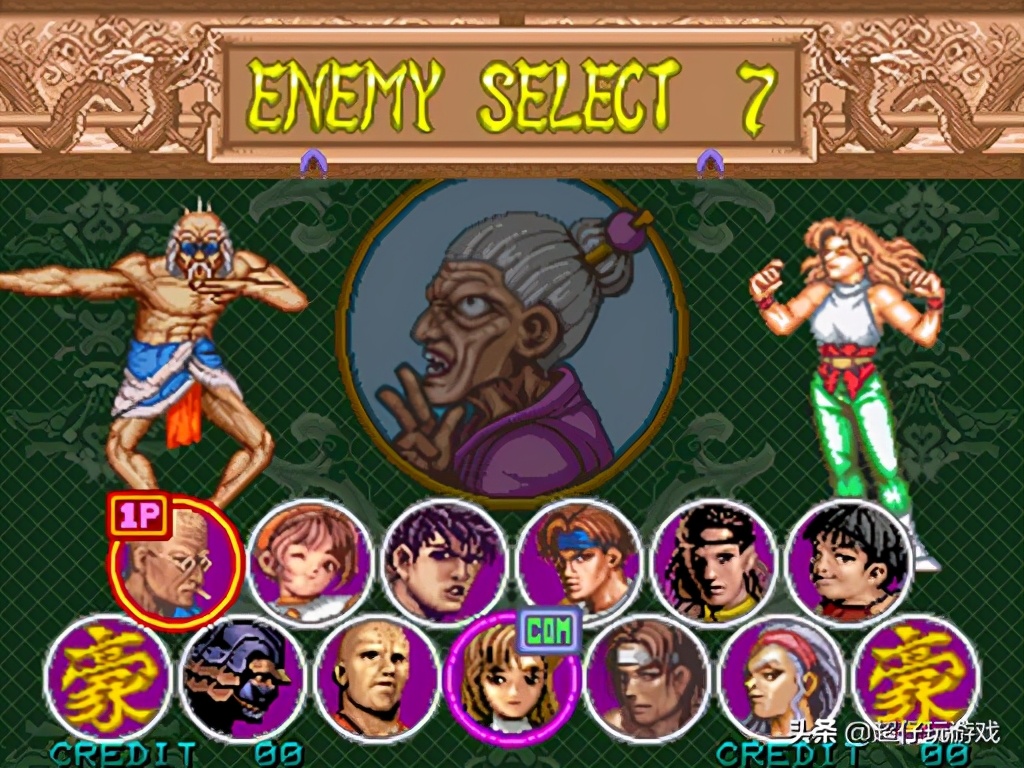Image resolution: width=1024 pixels, height=768 pixels.
Task: Pick the long-haired man with white headband
Action: coord(646,678)
